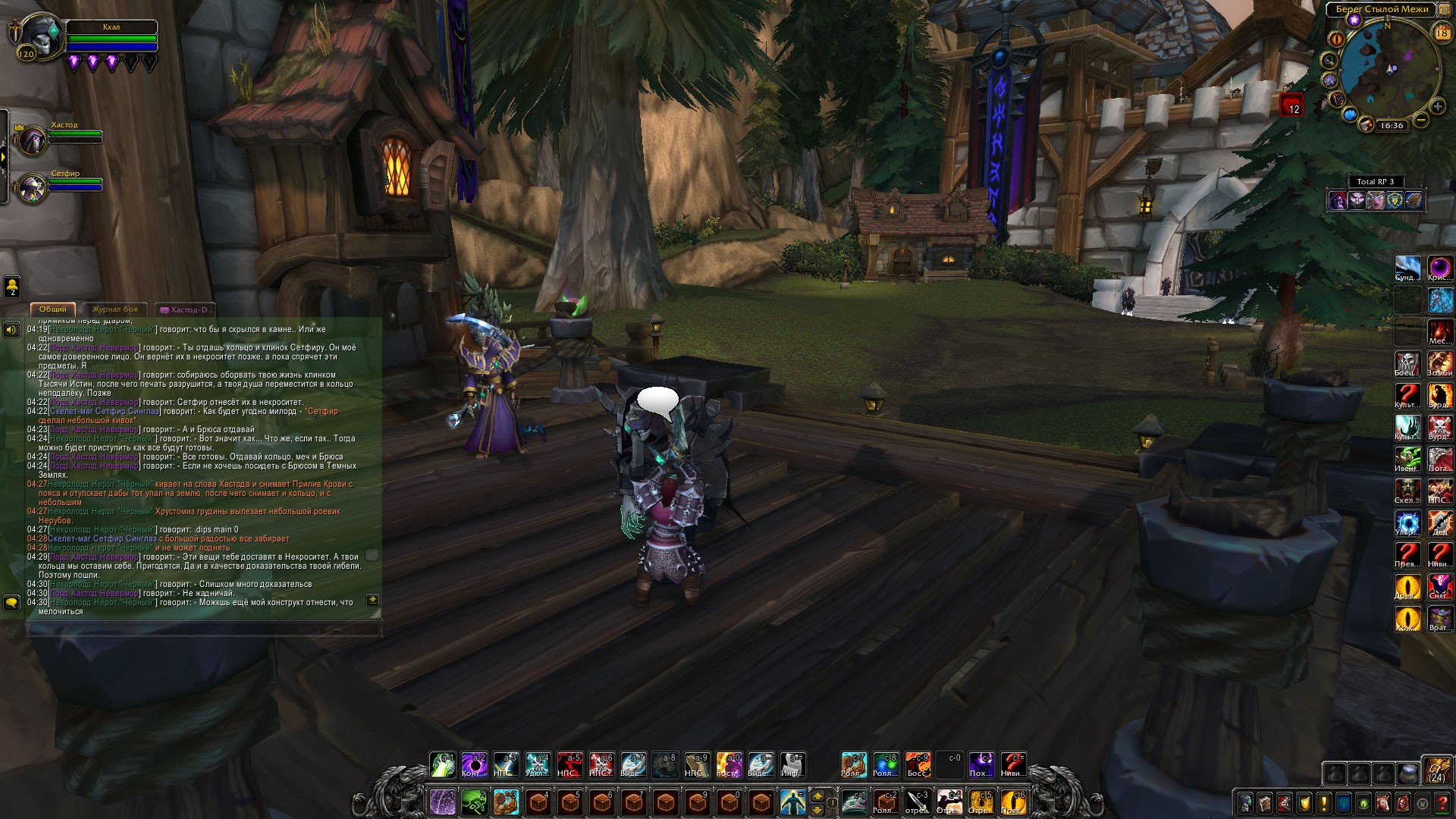1456x819 pixels.
Task: Switch to the Журнал боя chat tab
Action: coord(115,309)
